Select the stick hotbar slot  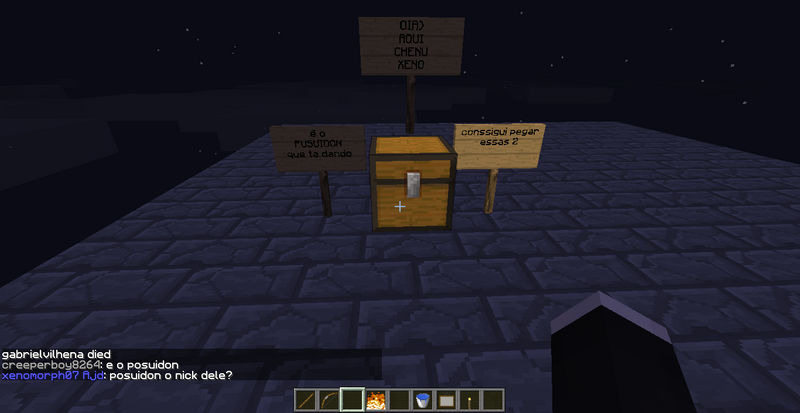point(305,400)
